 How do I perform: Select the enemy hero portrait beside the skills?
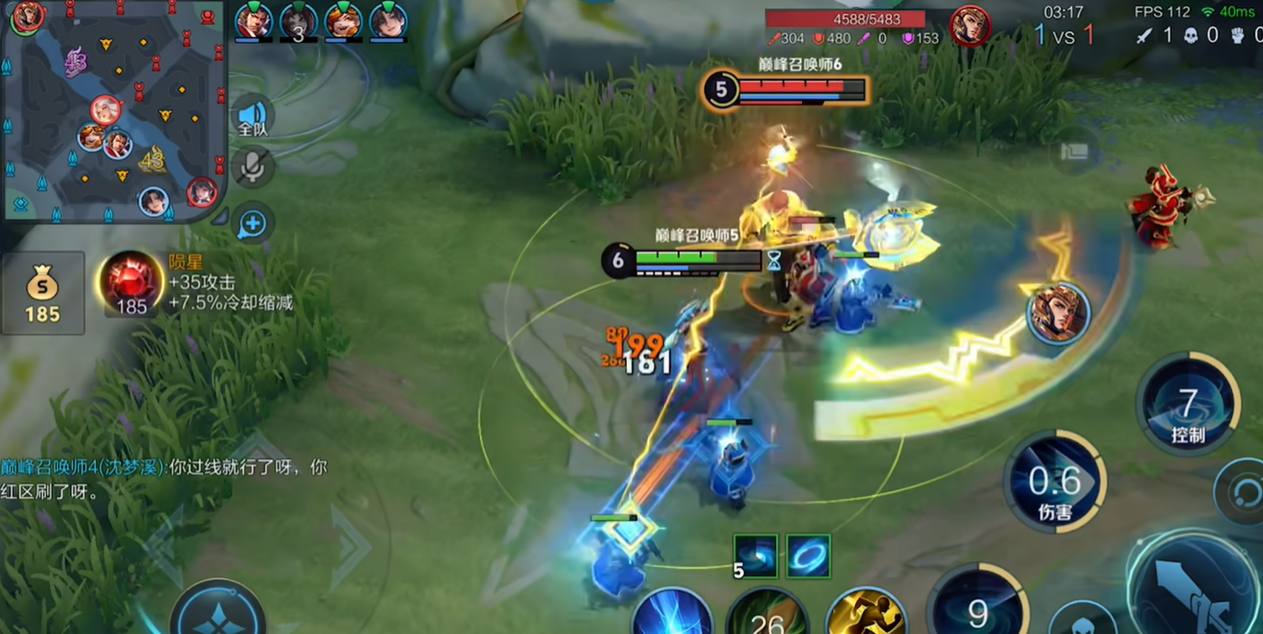pos(1058,313)
